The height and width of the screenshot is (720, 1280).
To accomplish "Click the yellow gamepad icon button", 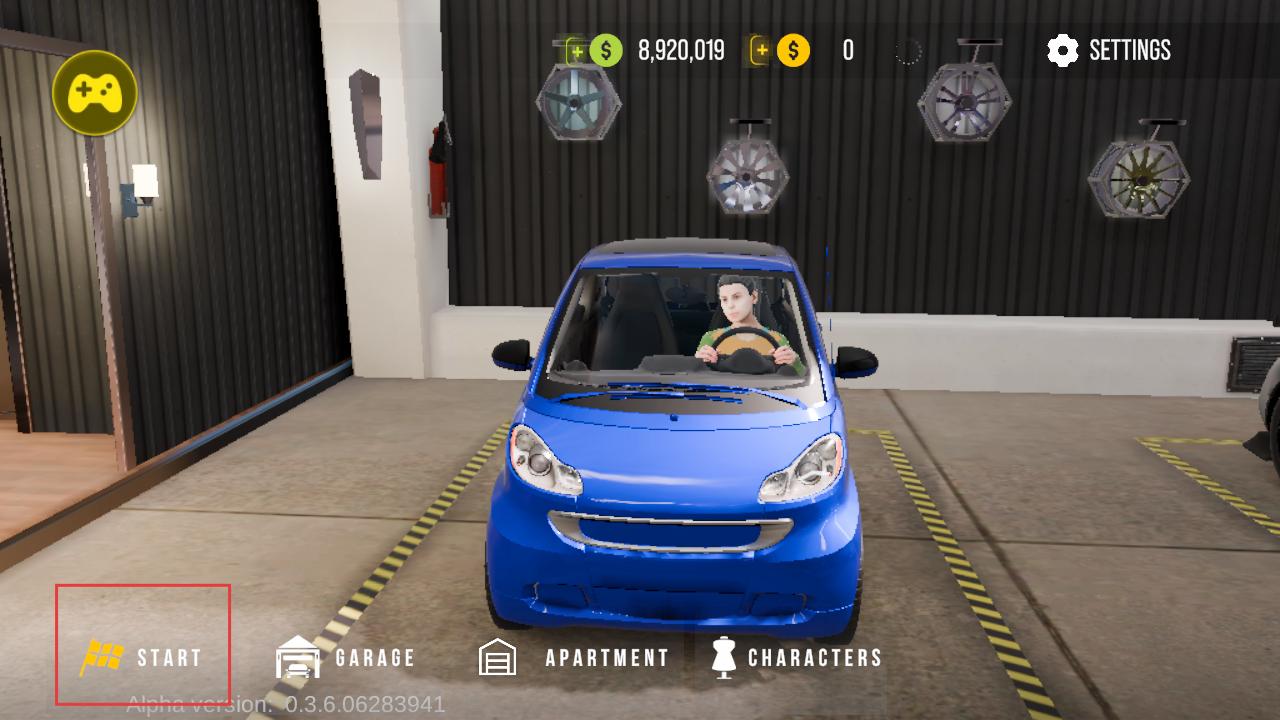I will point(95,93).
